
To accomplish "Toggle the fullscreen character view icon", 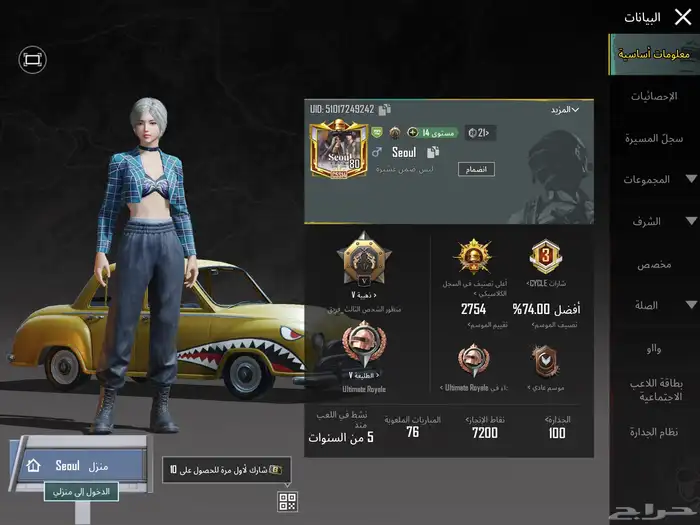I will (x=32, y=60).
